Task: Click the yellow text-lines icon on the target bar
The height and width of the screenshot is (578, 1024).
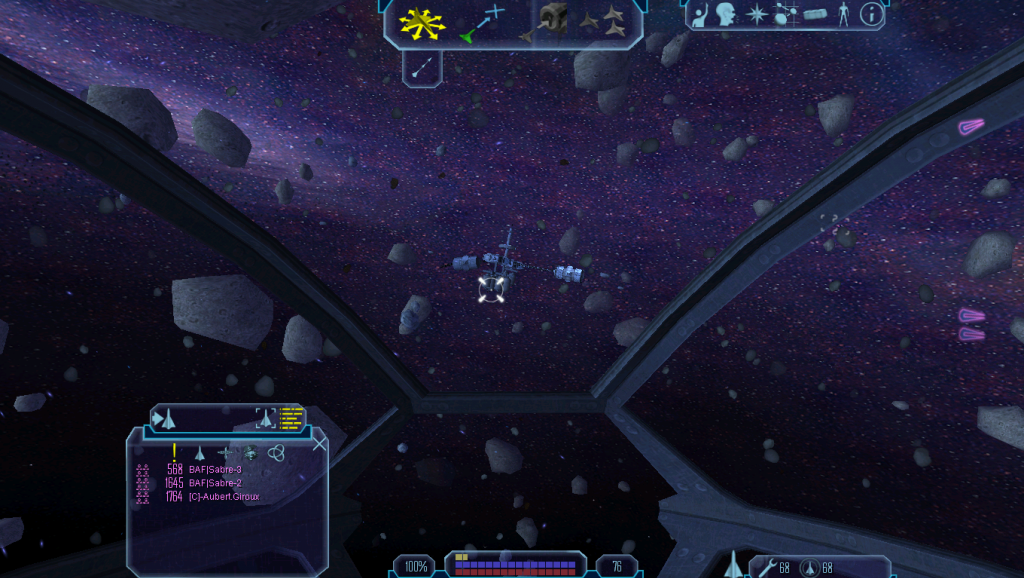Action: click(291, 417)
